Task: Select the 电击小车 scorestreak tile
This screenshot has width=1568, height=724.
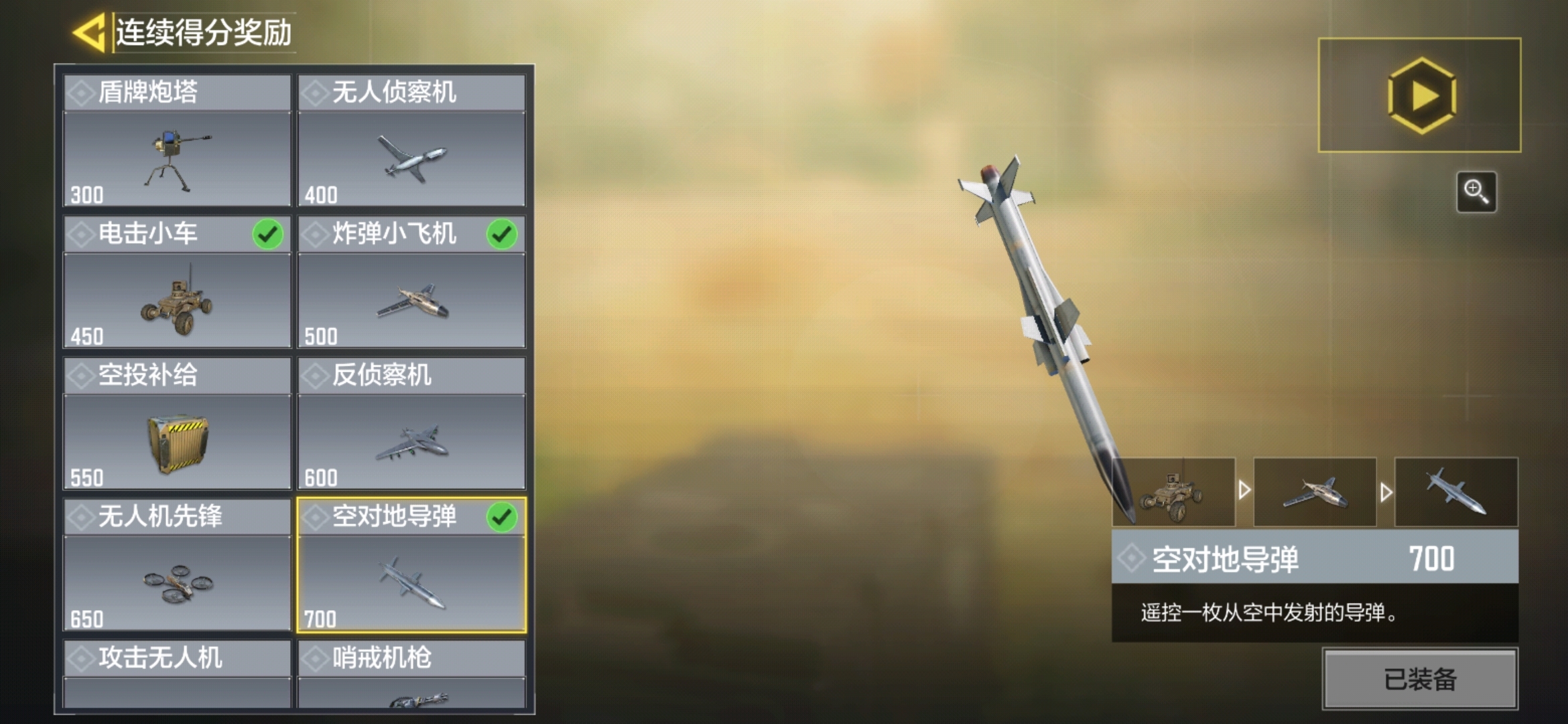Action: pos(178,282)
